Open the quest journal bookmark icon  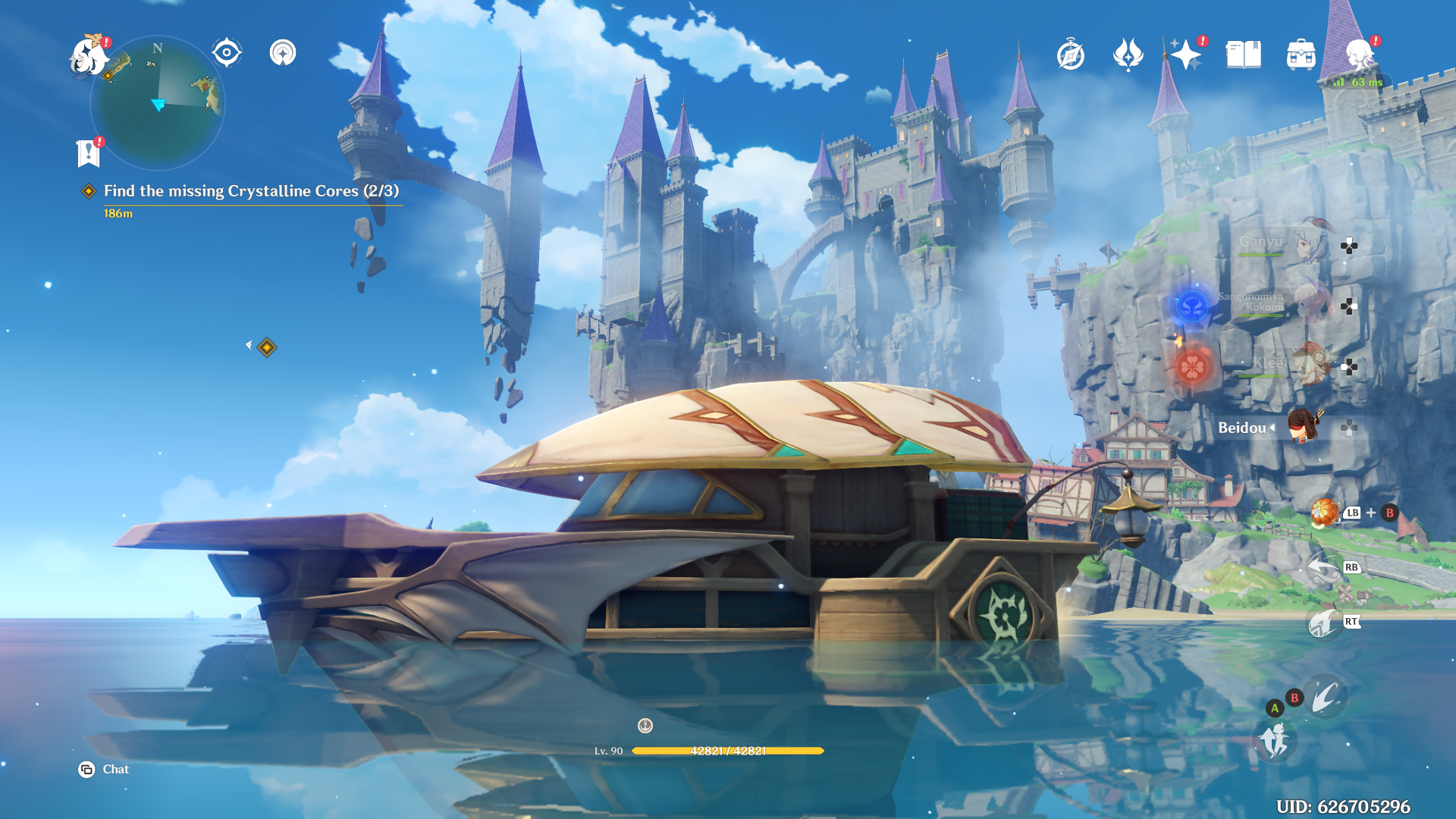click(89, 152)
